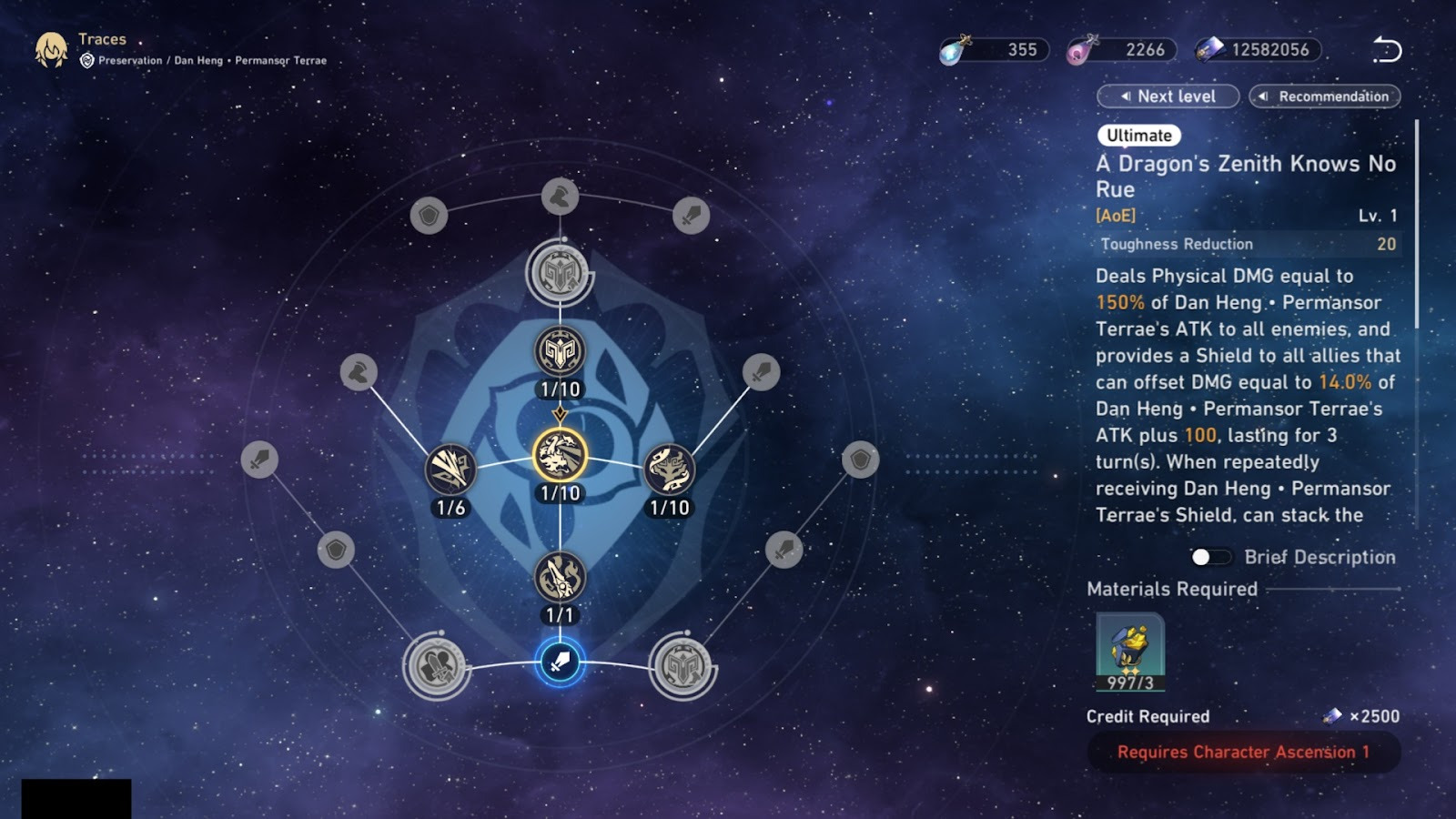Screen dimensions: 1456x819
Task: Click Dan Heng's character portrait icon
Action: click(x=51, y=50)
